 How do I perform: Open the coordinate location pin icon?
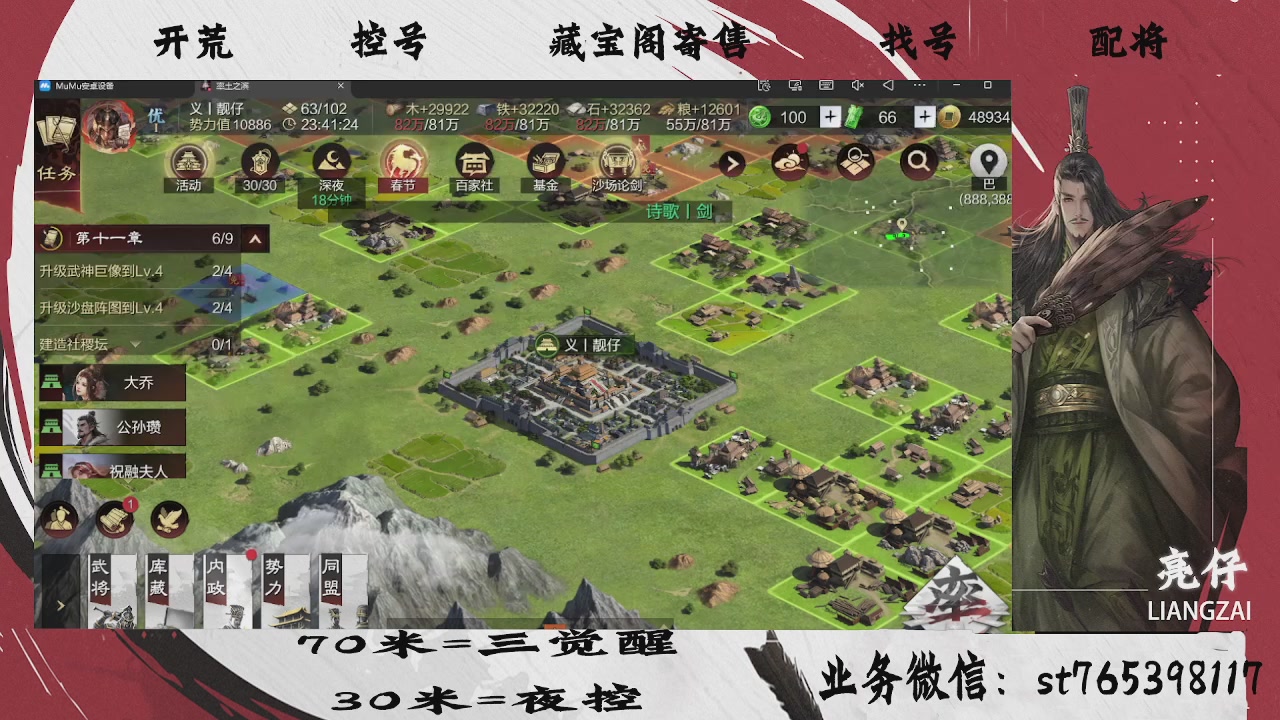point(986,160)
